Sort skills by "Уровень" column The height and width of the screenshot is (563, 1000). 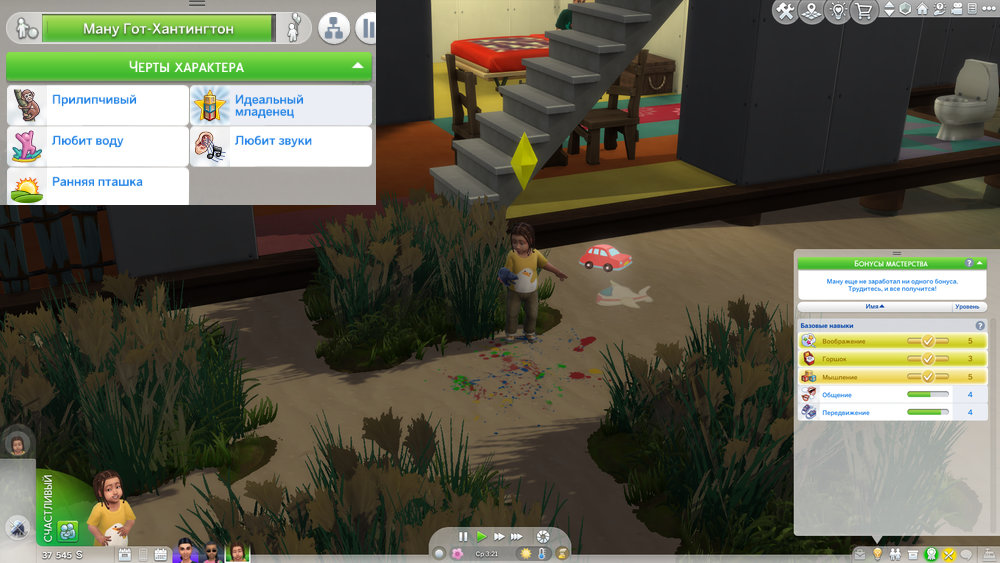tap(967, 306)
